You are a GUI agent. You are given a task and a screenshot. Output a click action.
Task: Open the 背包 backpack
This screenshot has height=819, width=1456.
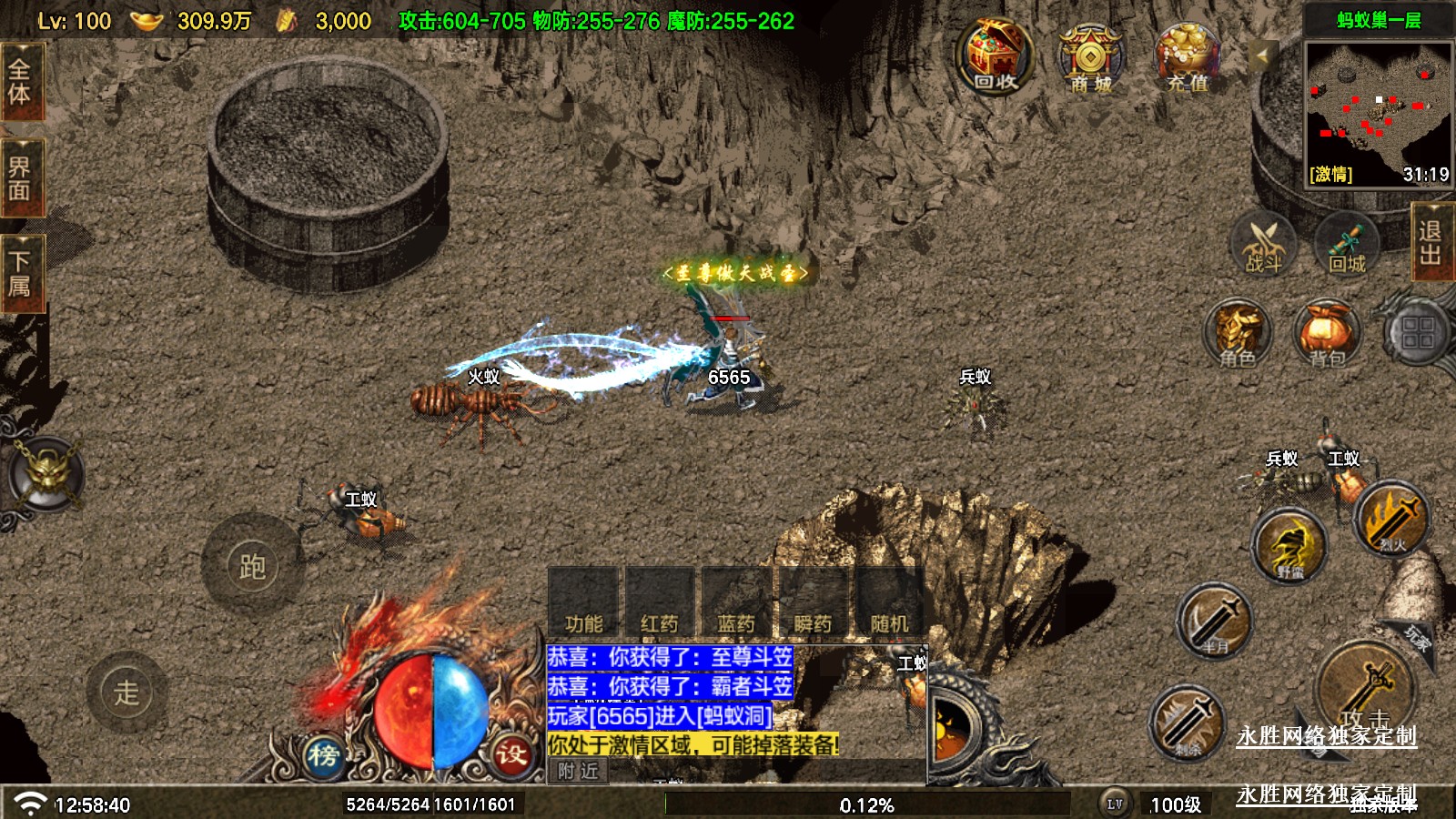[x=1327, y=335]
